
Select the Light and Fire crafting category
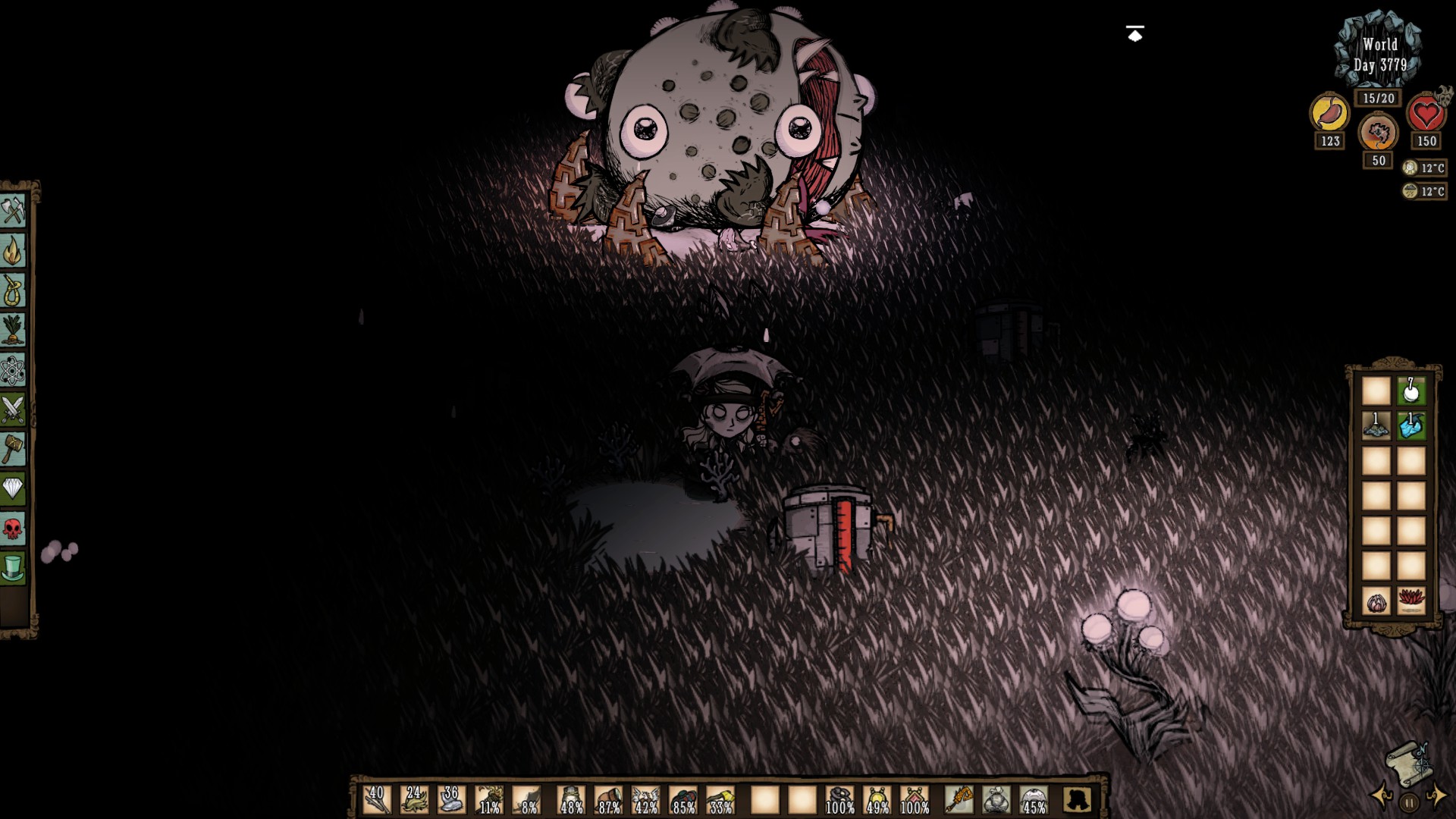coord(14,250)
